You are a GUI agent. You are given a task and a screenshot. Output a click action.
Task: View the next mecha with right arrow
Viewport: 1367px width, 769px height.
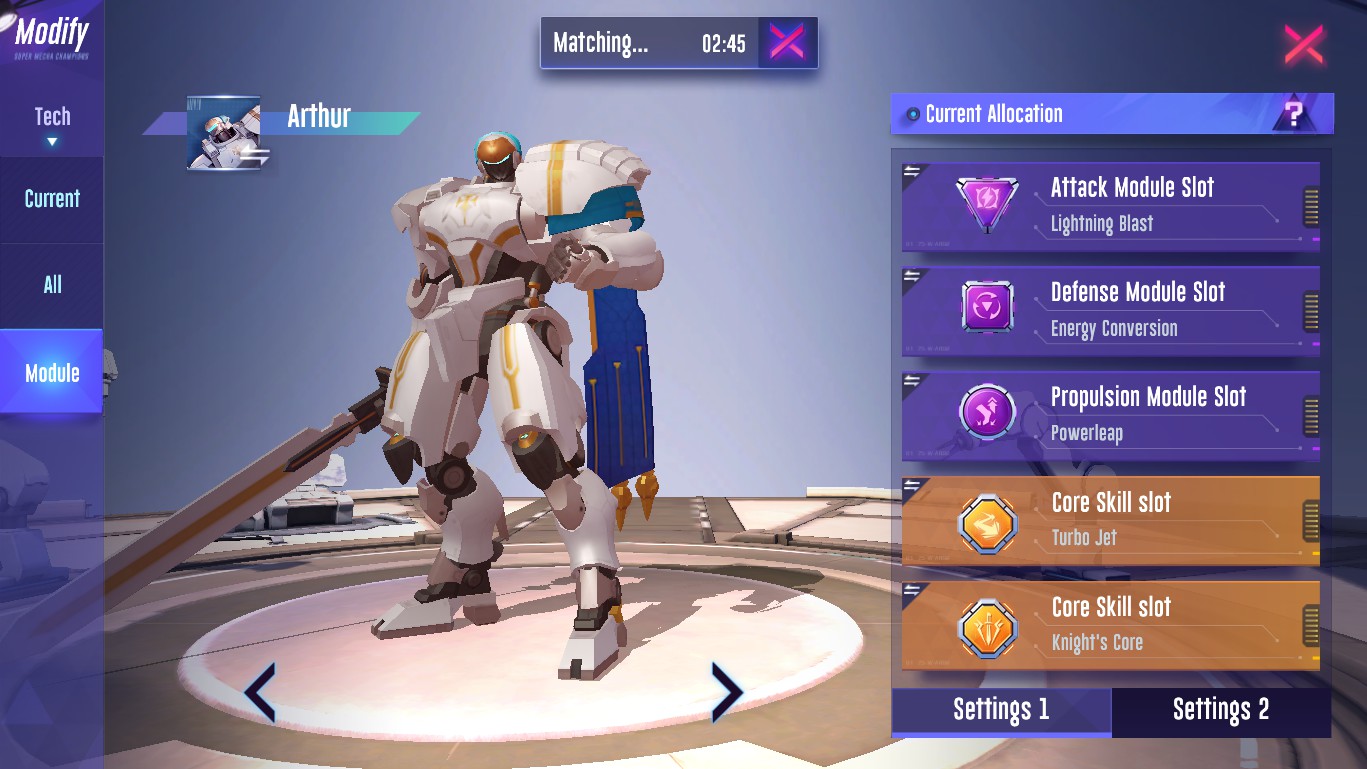tap(726, 692)
